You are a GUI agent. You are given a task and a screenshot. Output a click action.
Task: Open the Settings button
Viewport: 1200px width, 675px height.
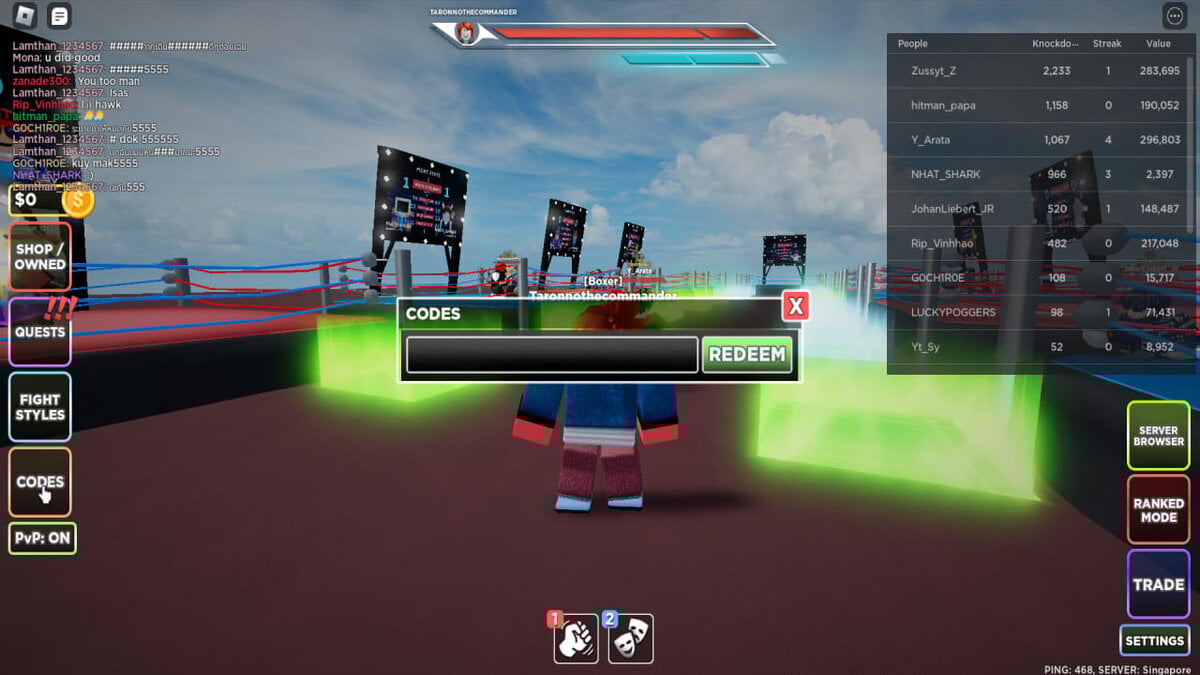coord(1154,641)
